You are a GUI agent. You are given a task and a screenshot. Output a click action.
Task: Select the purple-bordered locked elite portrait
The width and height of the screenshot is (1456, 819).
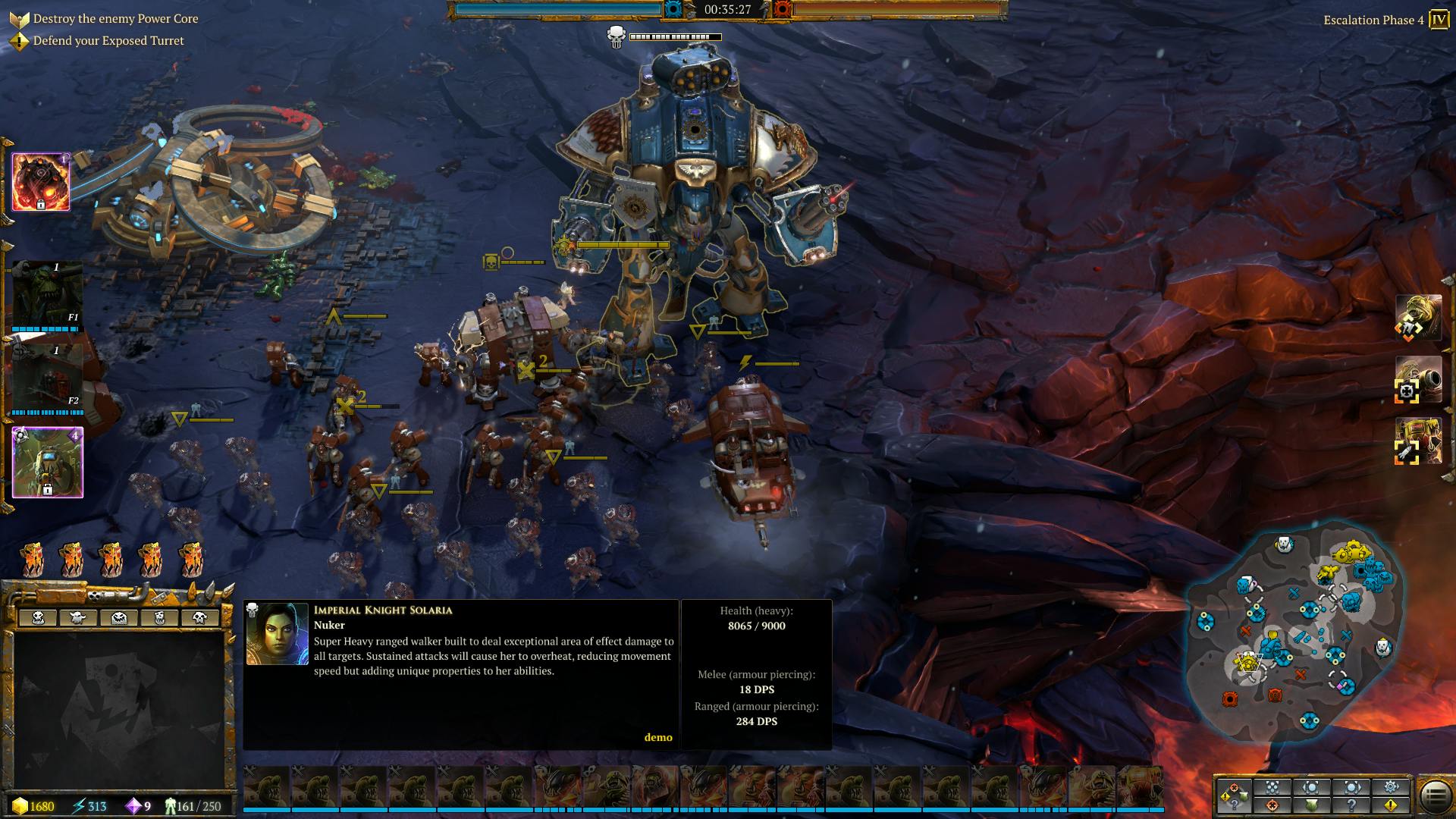pyautogui.click(x=47, y=463)
